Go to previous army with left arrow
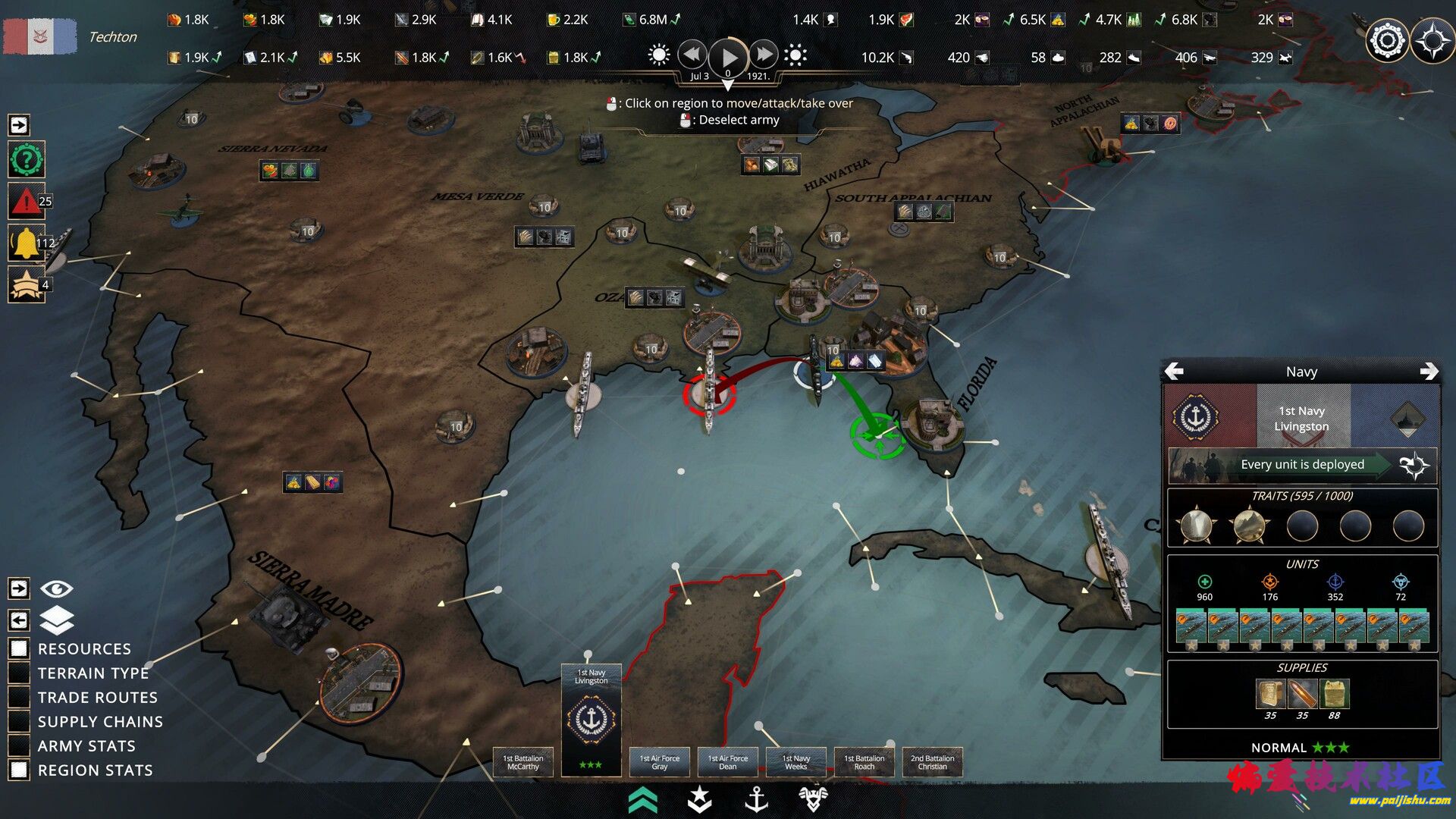Image resolution: width=1456 pixels, height=819 pixels. (x=1174, y=371)
